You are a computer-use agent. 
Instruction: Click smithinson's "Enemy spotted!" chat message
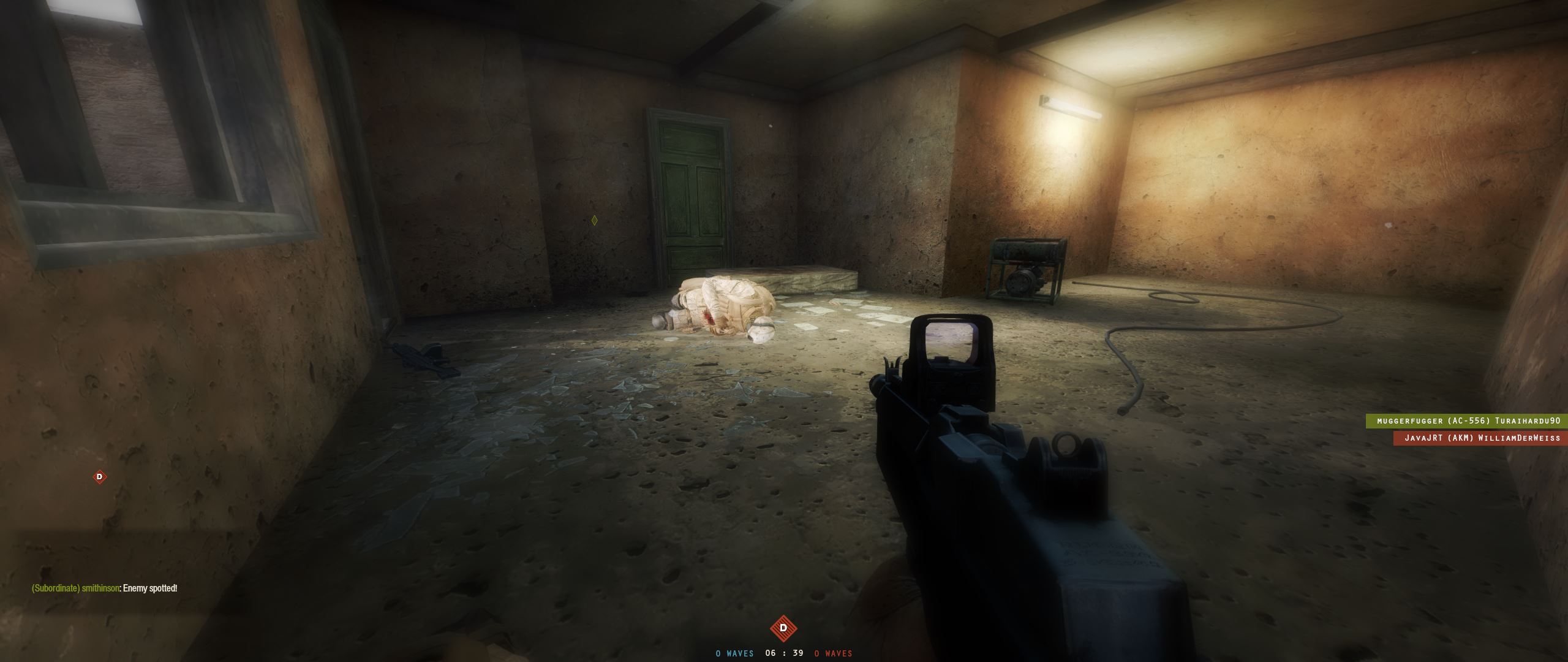tap(105, 588)
